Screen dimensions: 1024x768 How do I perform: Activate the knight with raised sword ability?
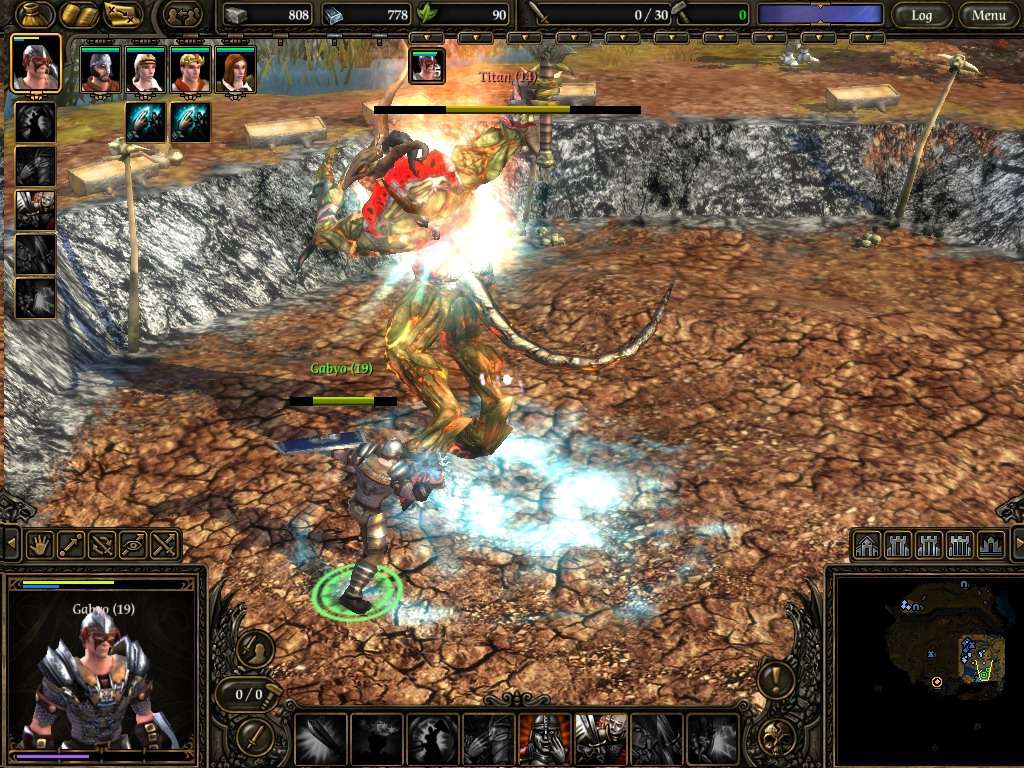coord(600,739)
